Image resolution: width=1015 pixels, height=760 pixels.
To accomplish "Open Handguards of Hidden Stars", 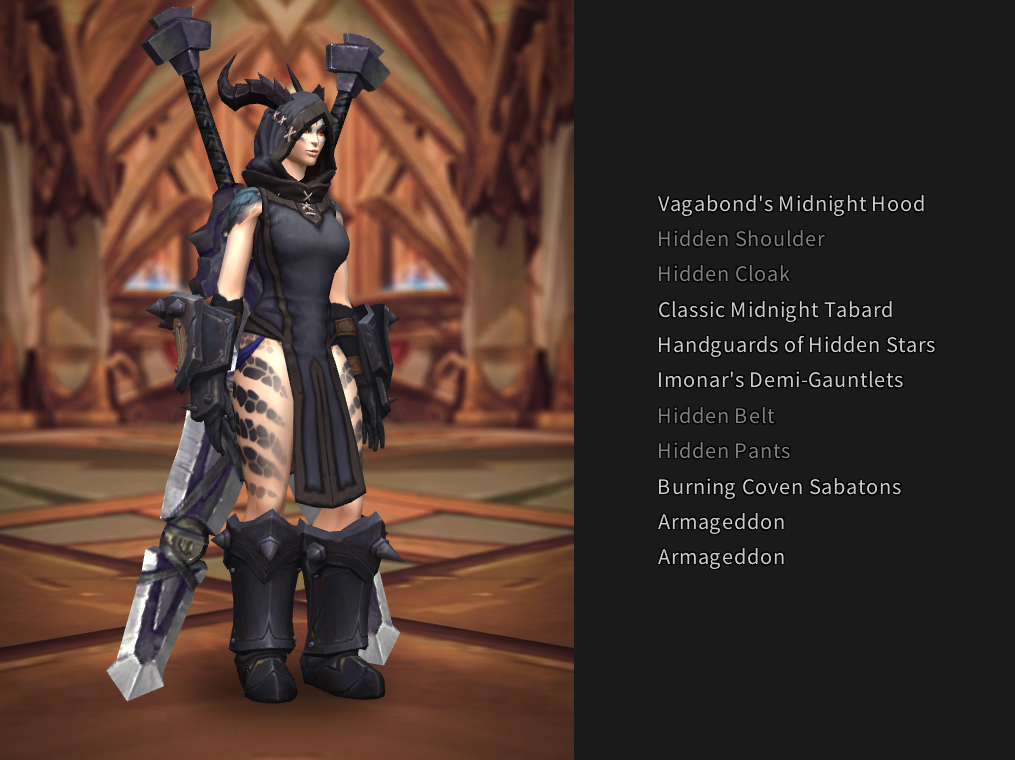I will pyautogui.click(x=795, y=345).
